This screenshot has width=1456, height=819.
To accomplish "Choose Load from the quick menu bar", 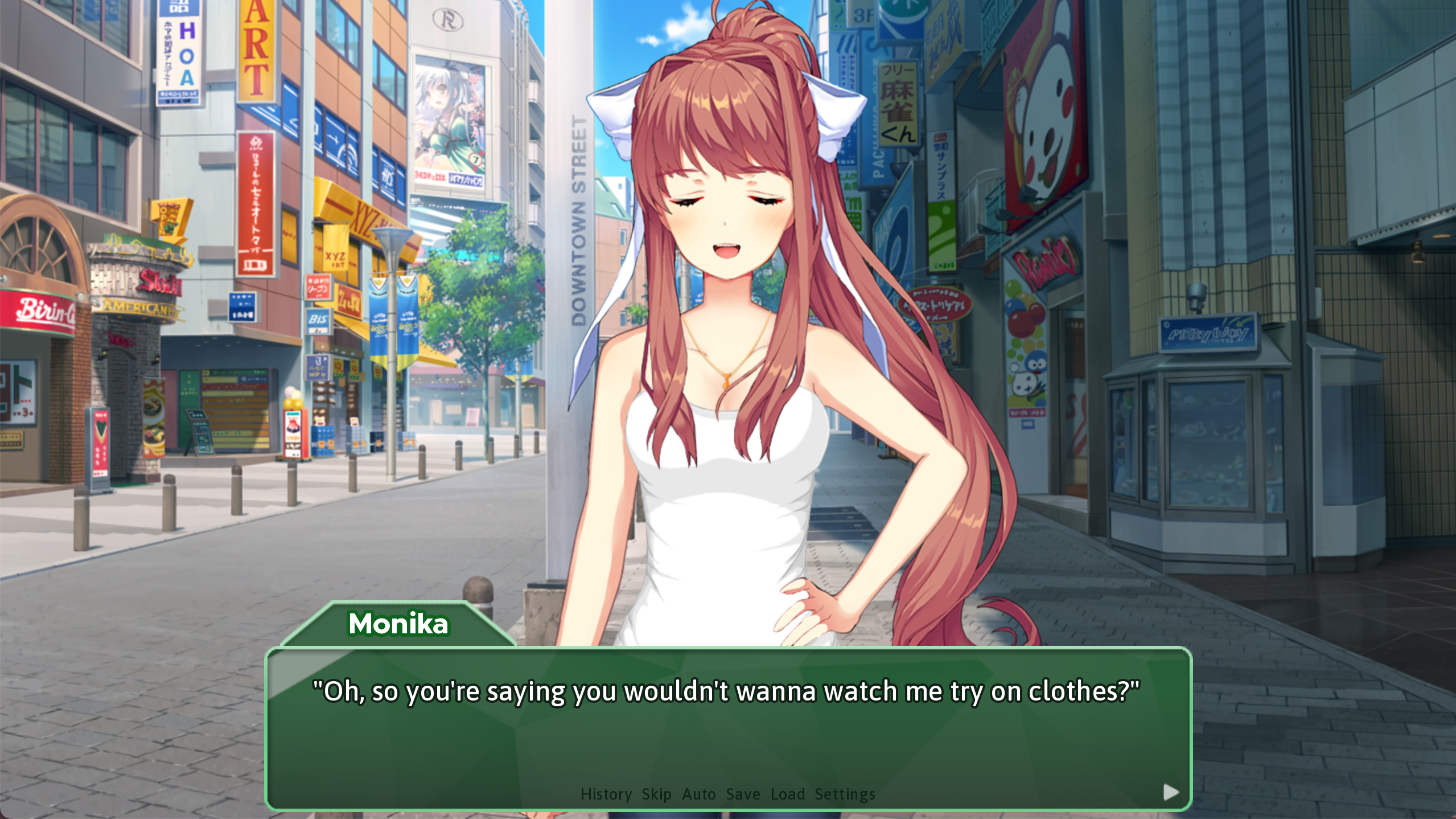I will pos(788,794).
